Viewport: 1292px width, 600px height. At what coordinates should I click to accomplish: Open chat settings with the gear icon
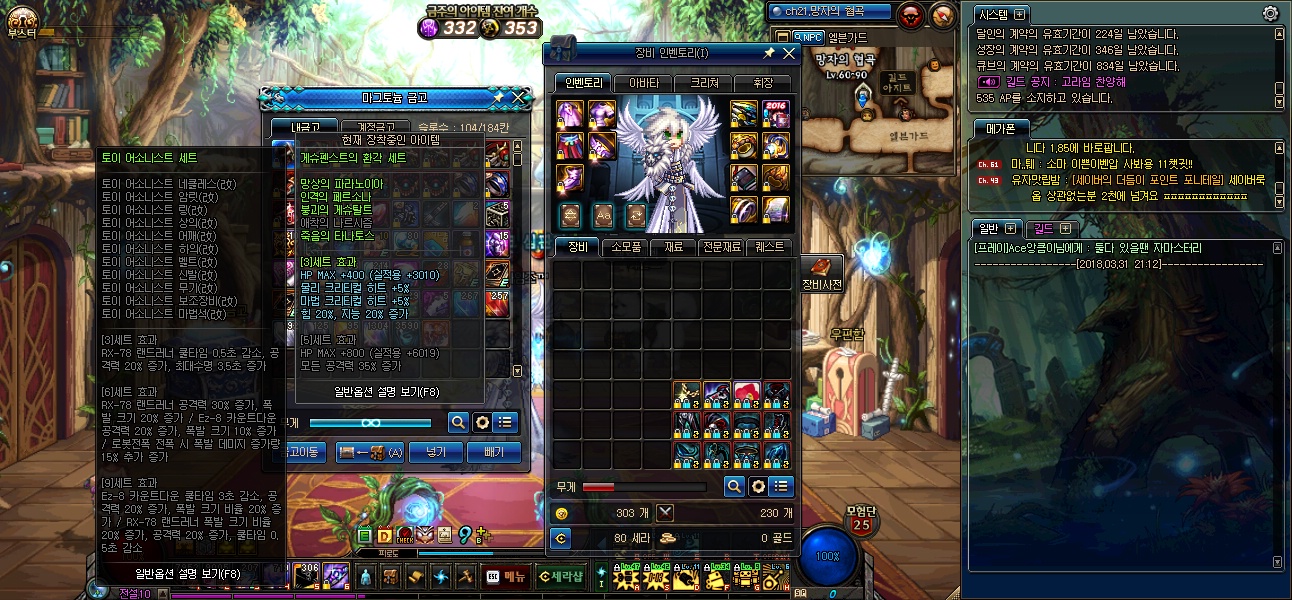(1270, 14)
